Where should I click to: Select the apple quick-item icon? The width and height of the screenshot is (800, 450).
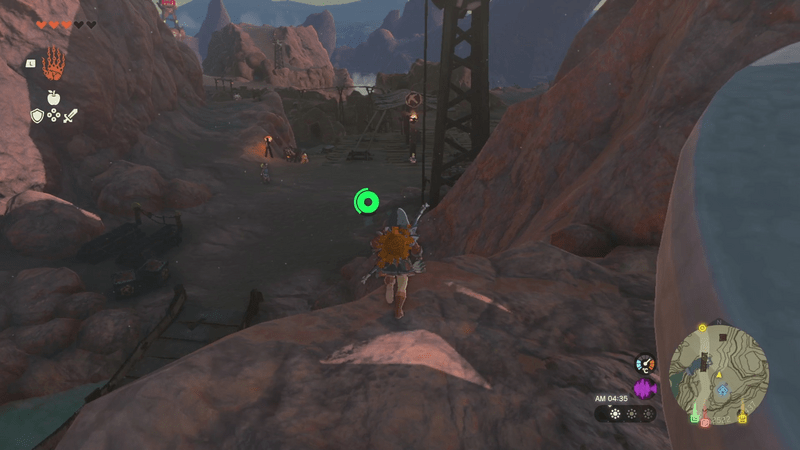52,97
